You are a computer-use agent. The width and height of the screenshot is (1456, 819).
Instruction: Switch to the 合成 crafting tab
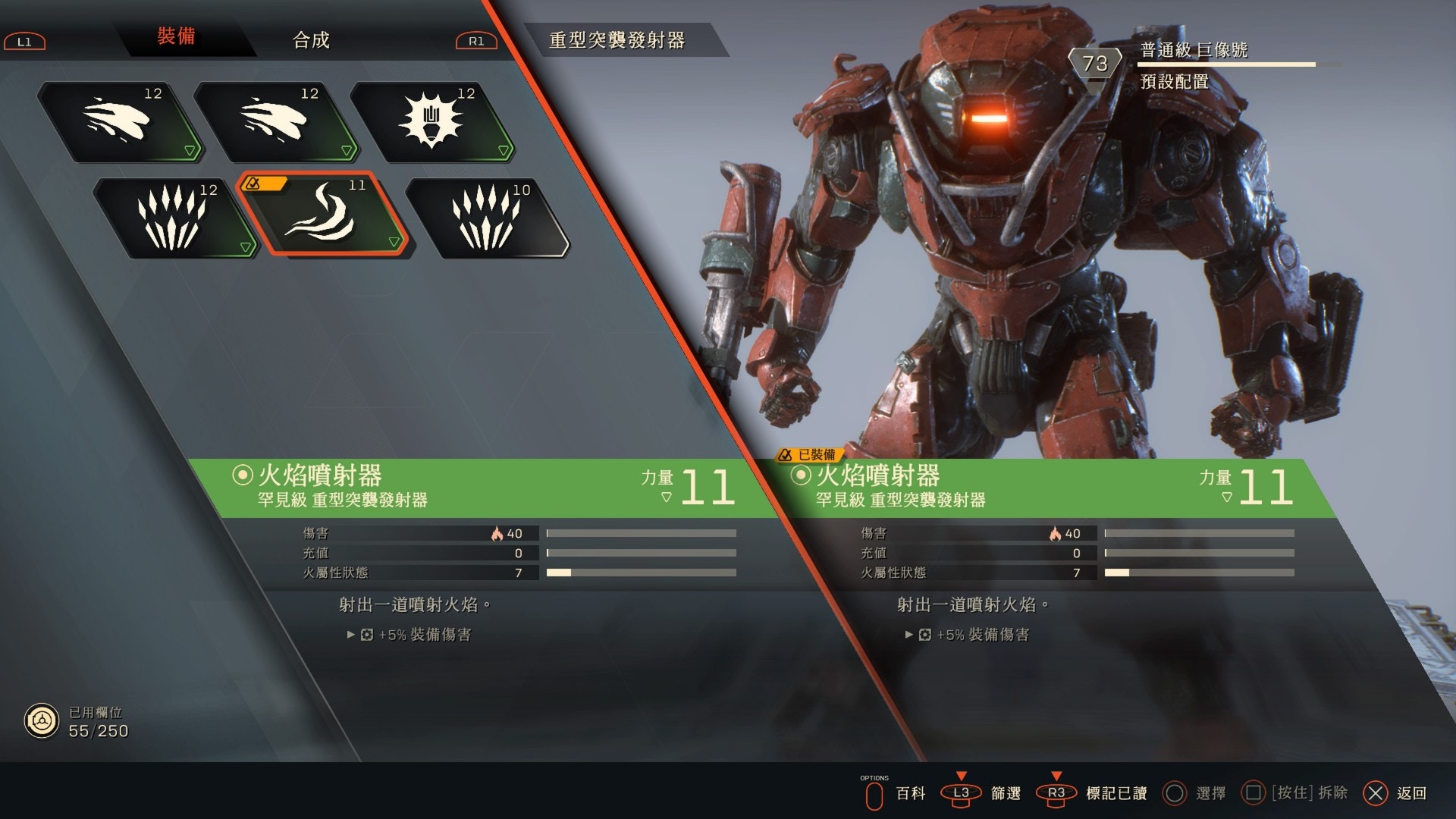point(311,39)
